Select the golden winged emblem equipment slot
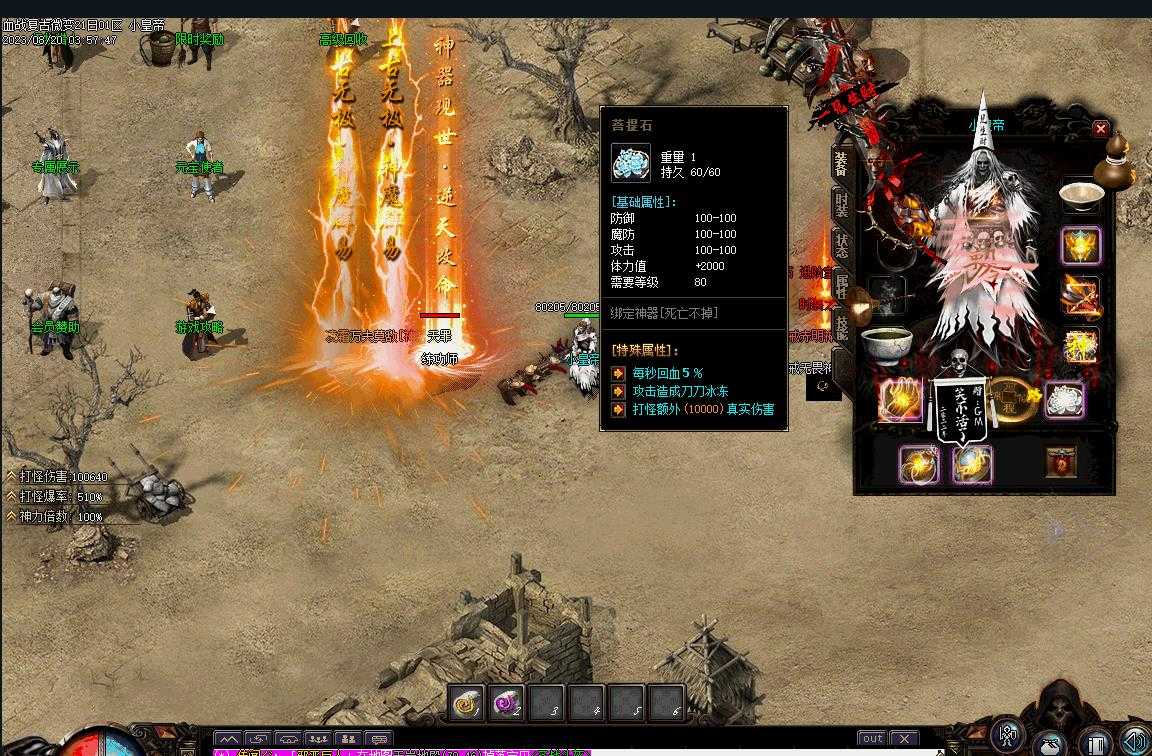 coord(1080,245)
